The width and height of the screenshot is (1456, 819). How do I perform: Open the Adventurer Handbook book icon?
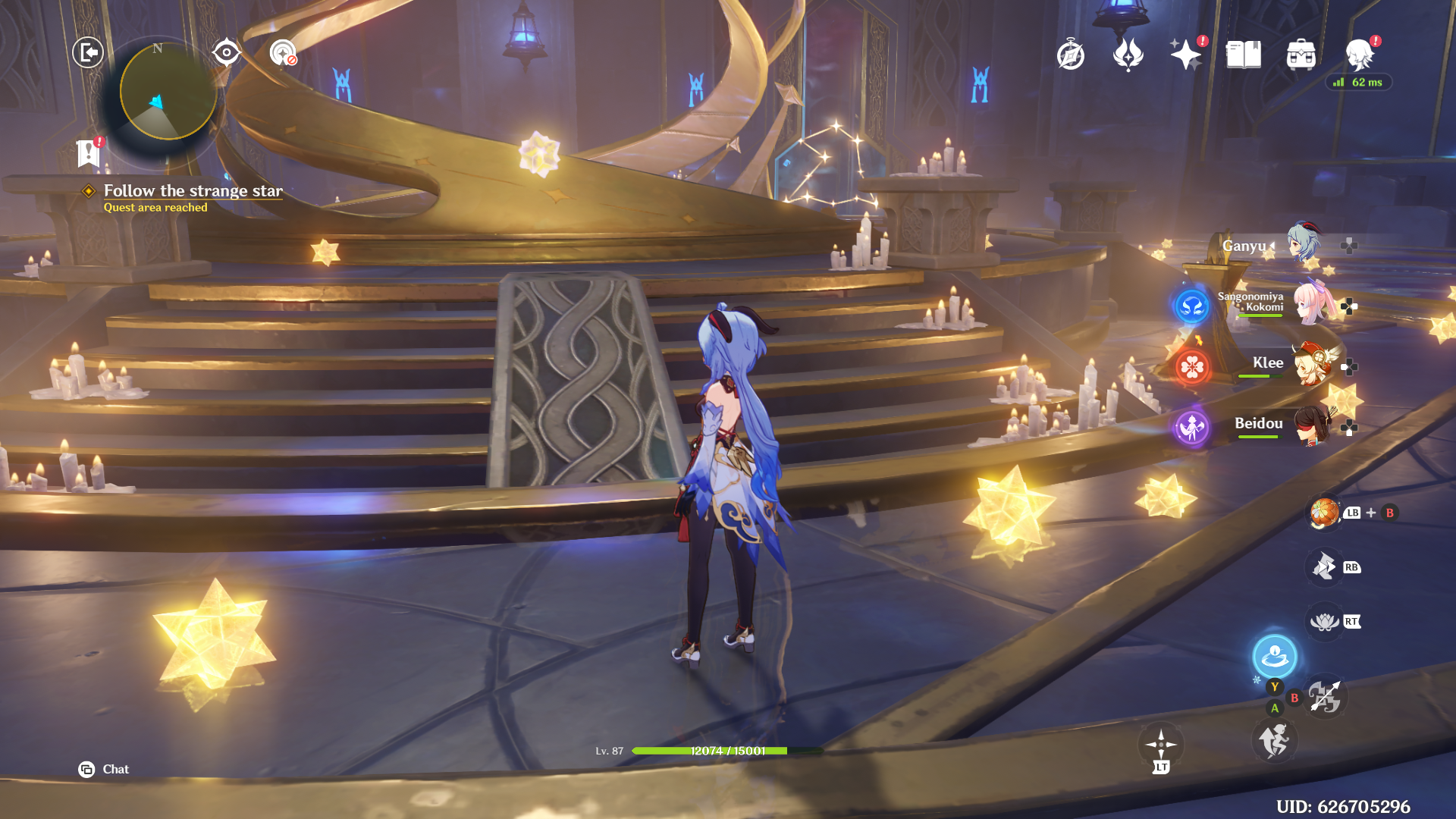click(x=1243, y=55)
